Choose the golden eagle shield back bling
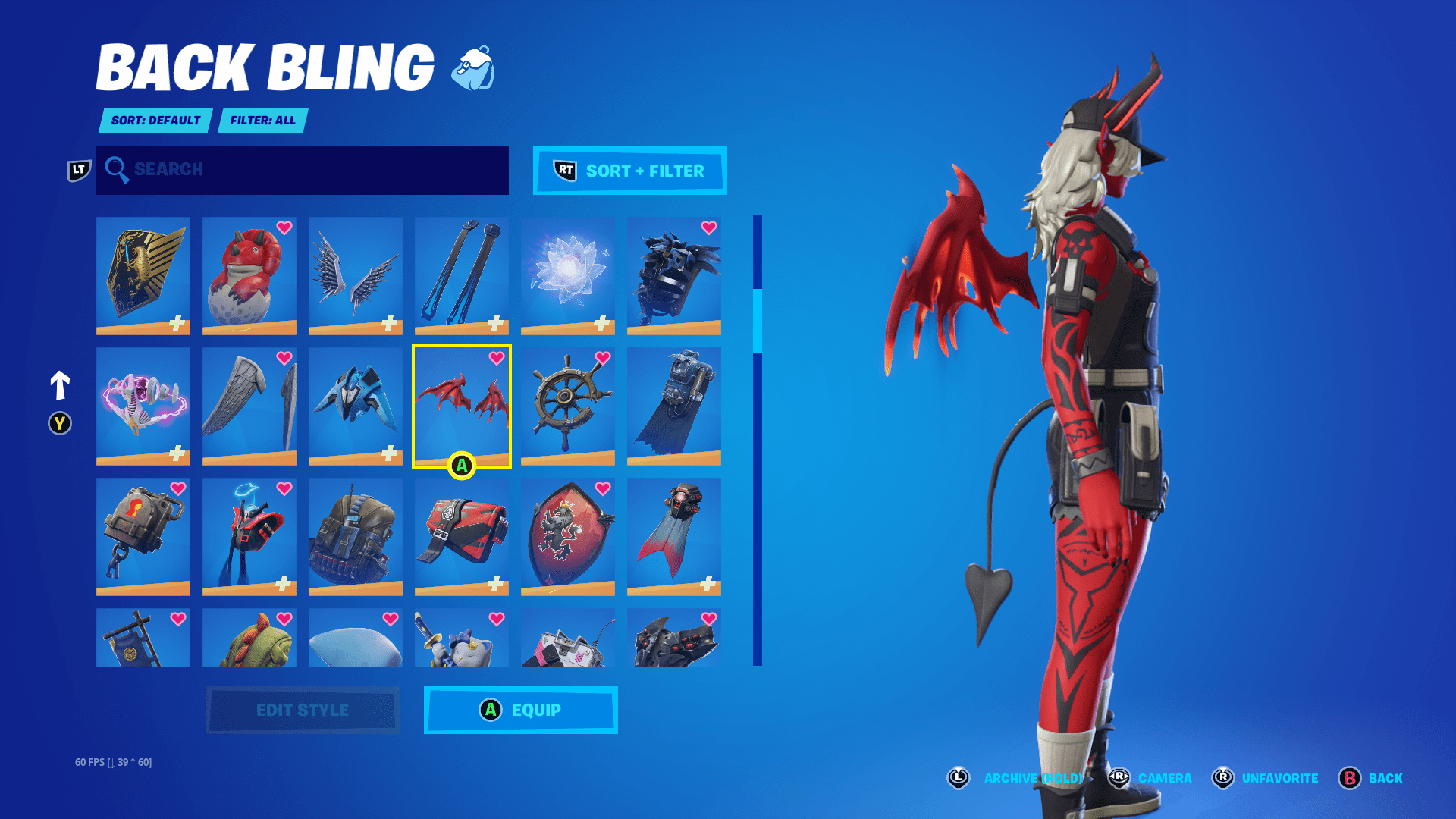 [143, 275]
